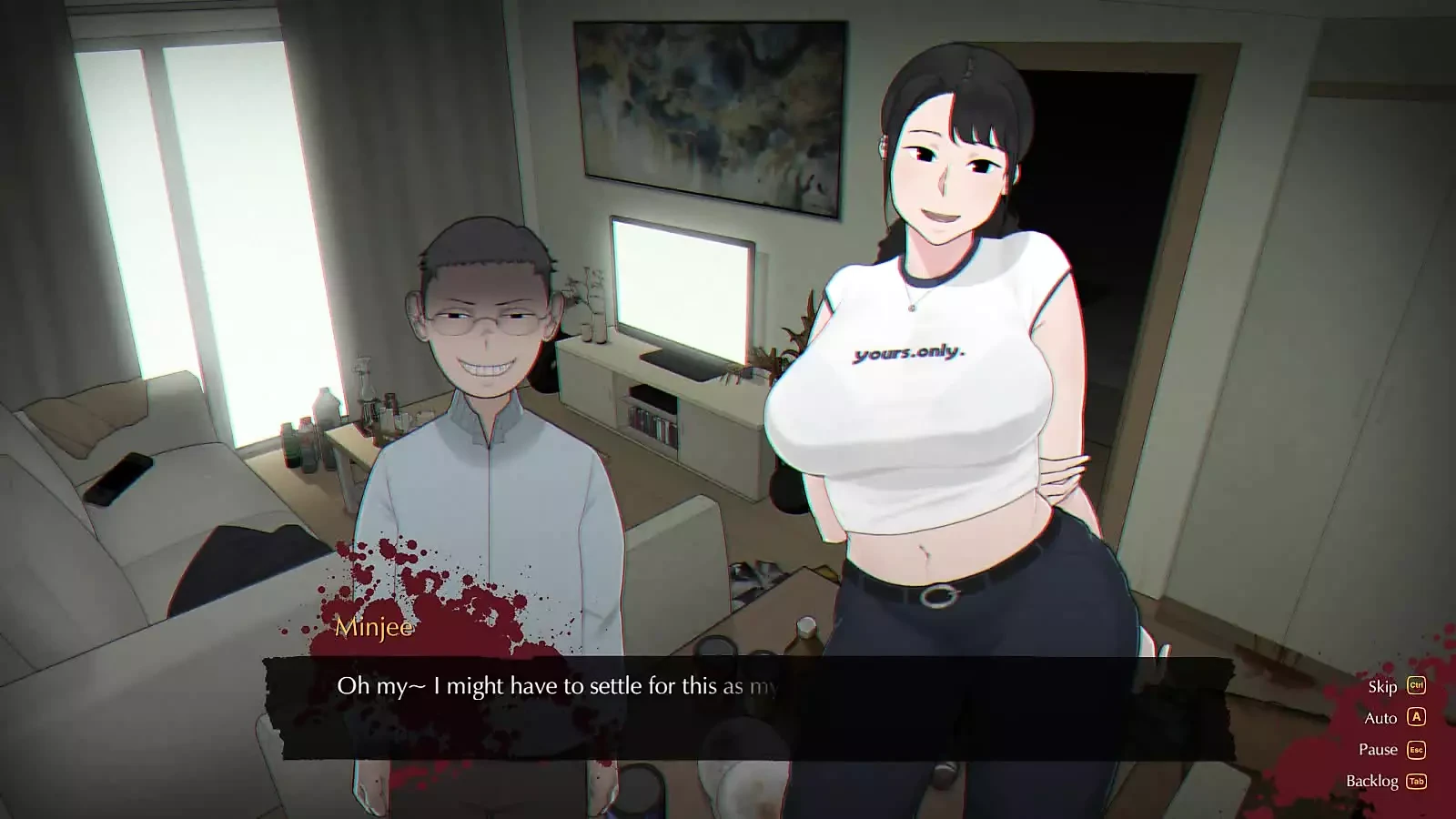Click the 'yours.only.' shirt text
Screen dimensions: 1456x819
coord(910,355)
